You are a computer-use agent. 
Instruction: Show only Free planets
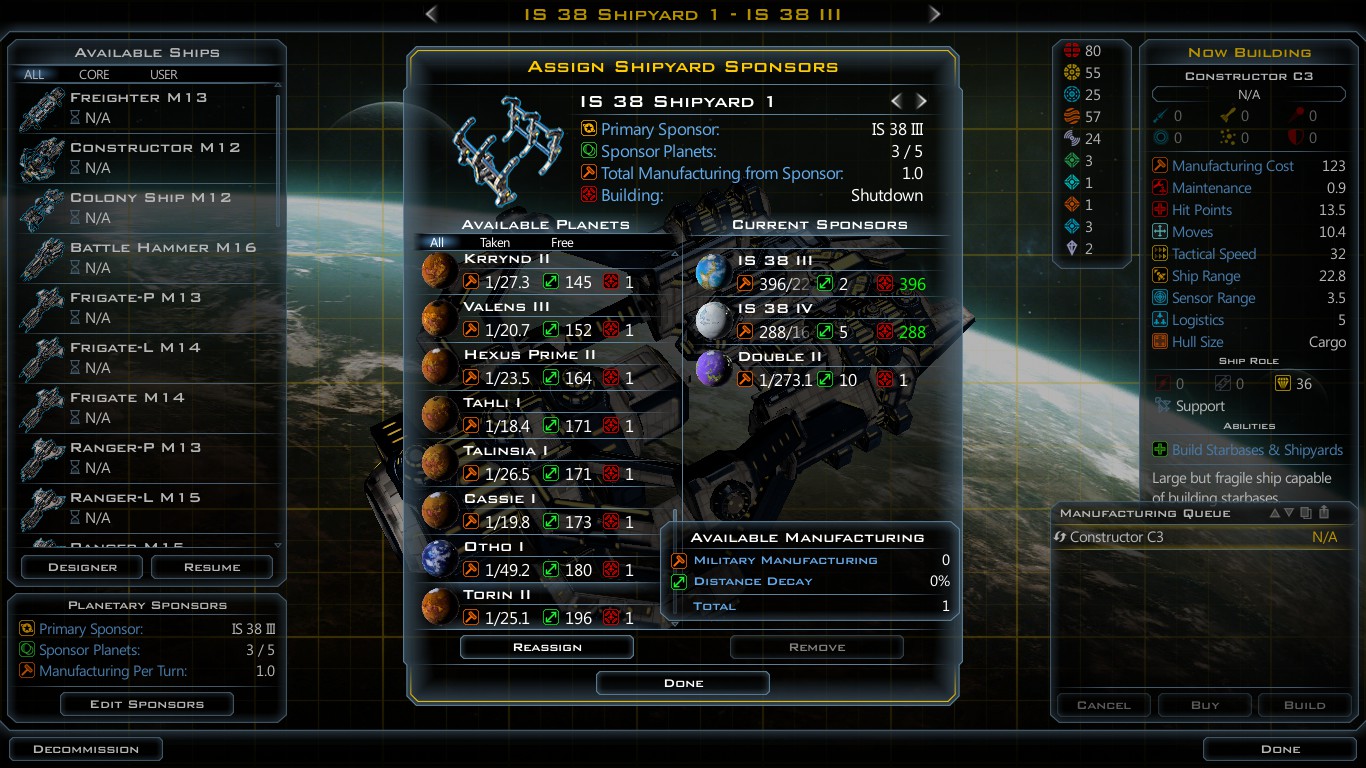point(562,242)
